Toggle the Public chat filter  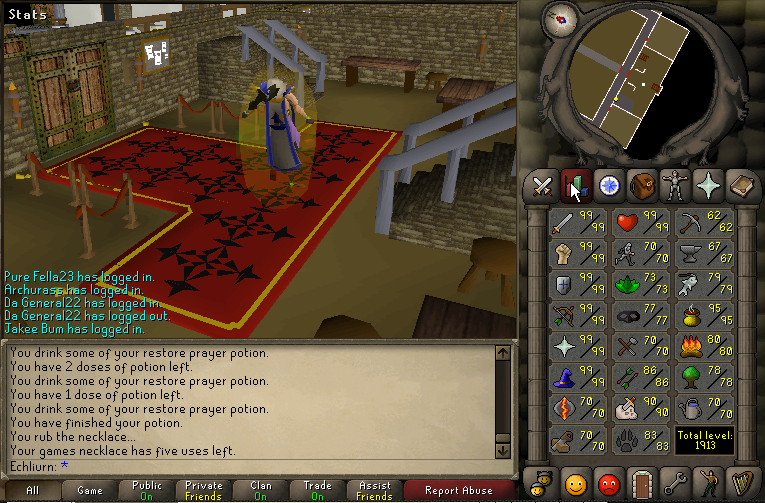click(147, 490)
